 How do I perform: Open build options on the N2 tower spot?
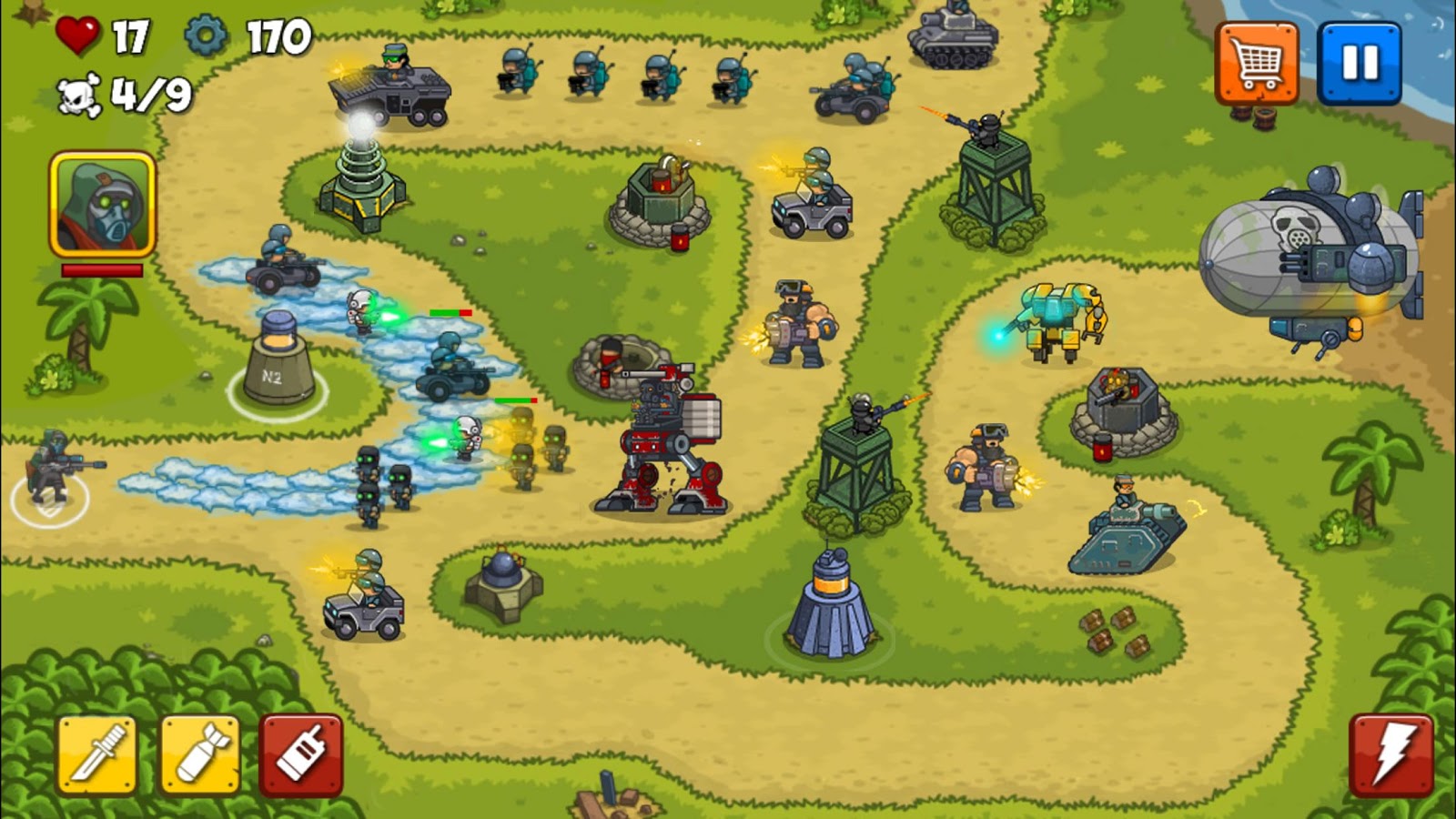click(x=278, y=364)
